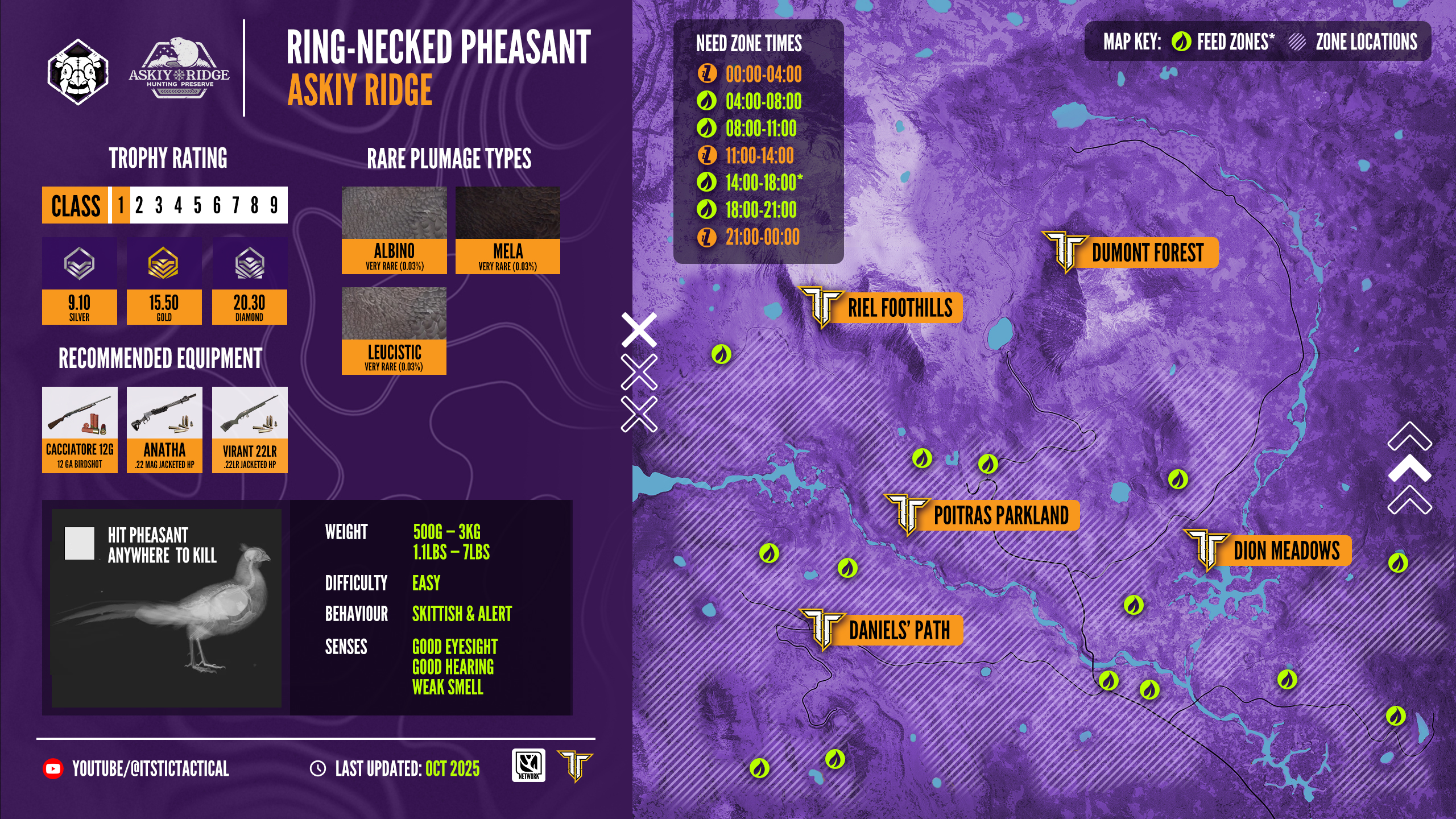Choose the Anatha .22 Mag rifle tile

164,430
